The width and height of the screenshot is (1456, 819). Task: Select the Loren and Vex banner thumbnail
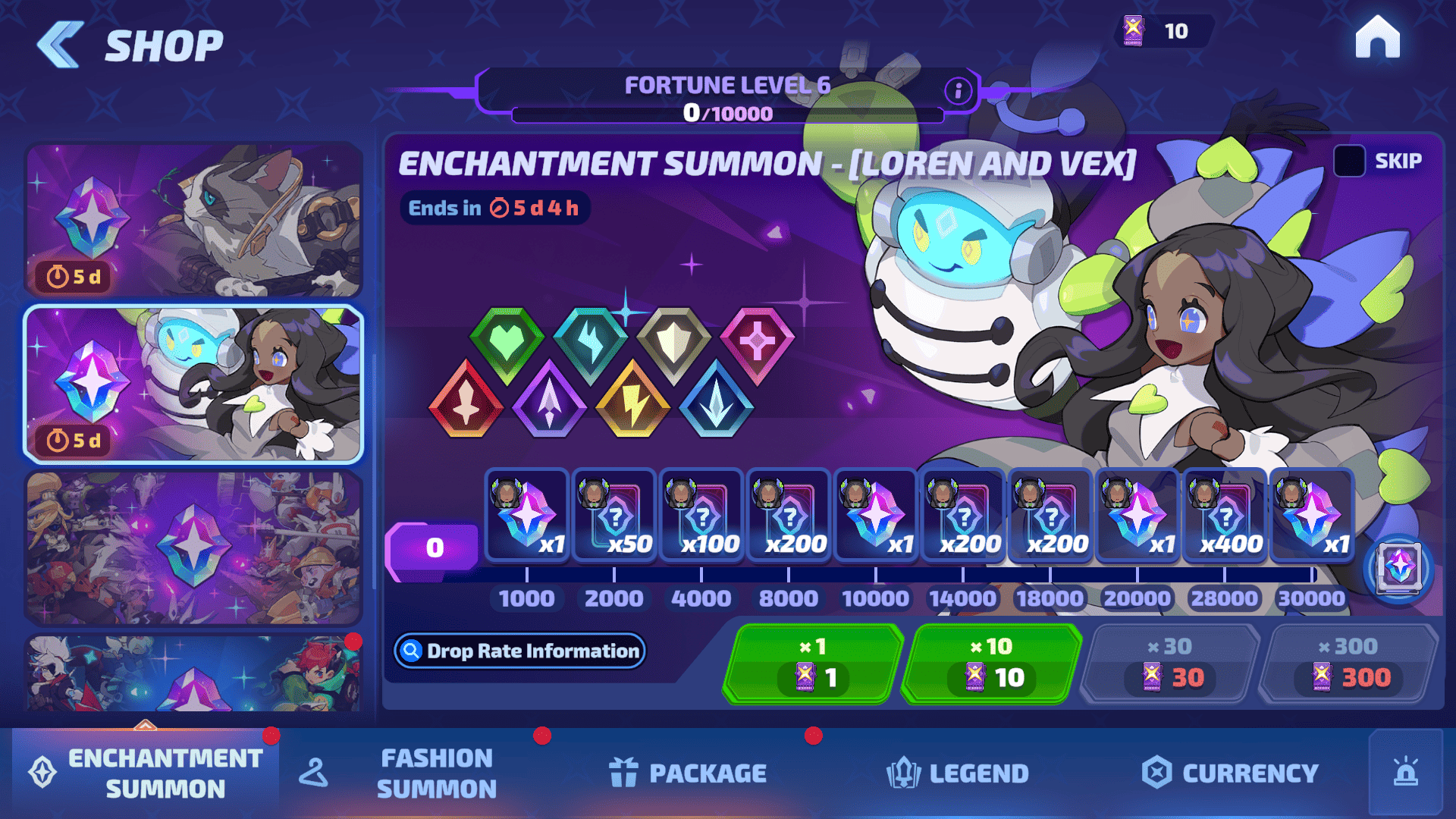coord(194,384)
